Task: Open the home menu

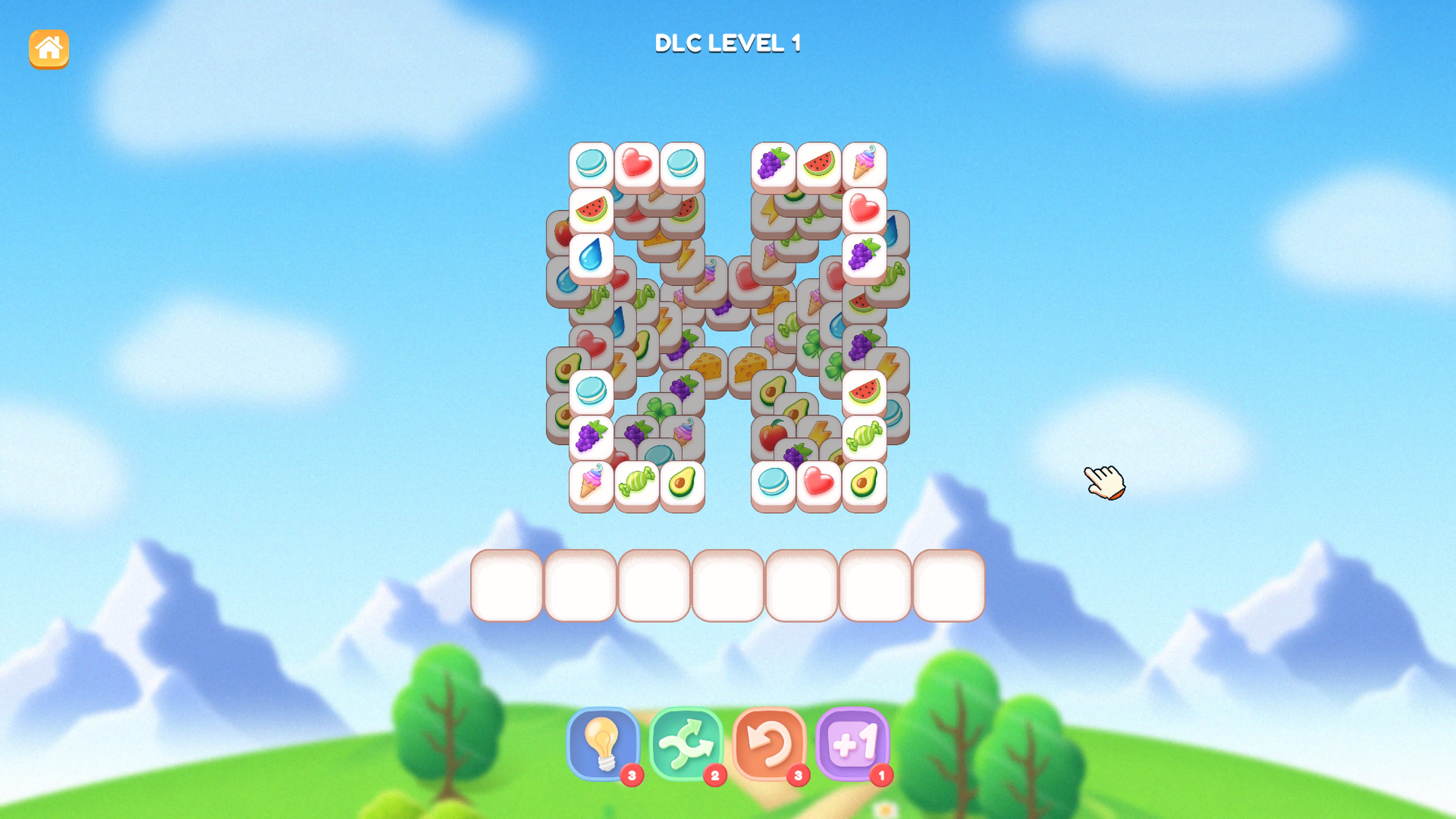Action: (x=49, y=48)
